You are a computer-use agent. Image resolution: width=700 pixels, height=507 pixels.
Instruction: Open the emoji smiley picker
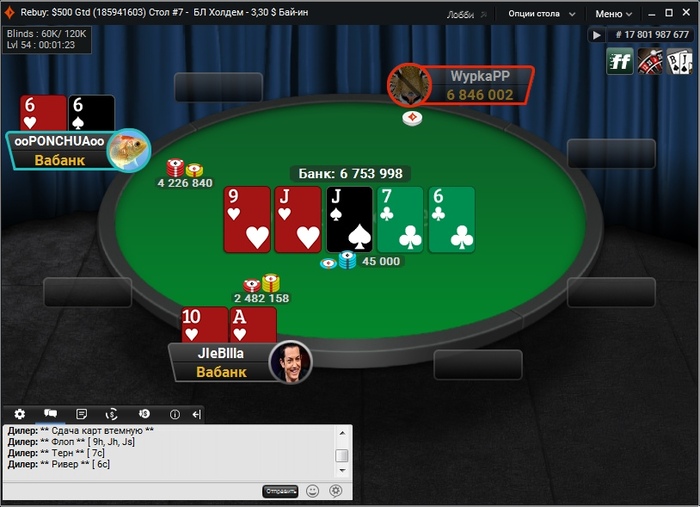coord(313,491)
